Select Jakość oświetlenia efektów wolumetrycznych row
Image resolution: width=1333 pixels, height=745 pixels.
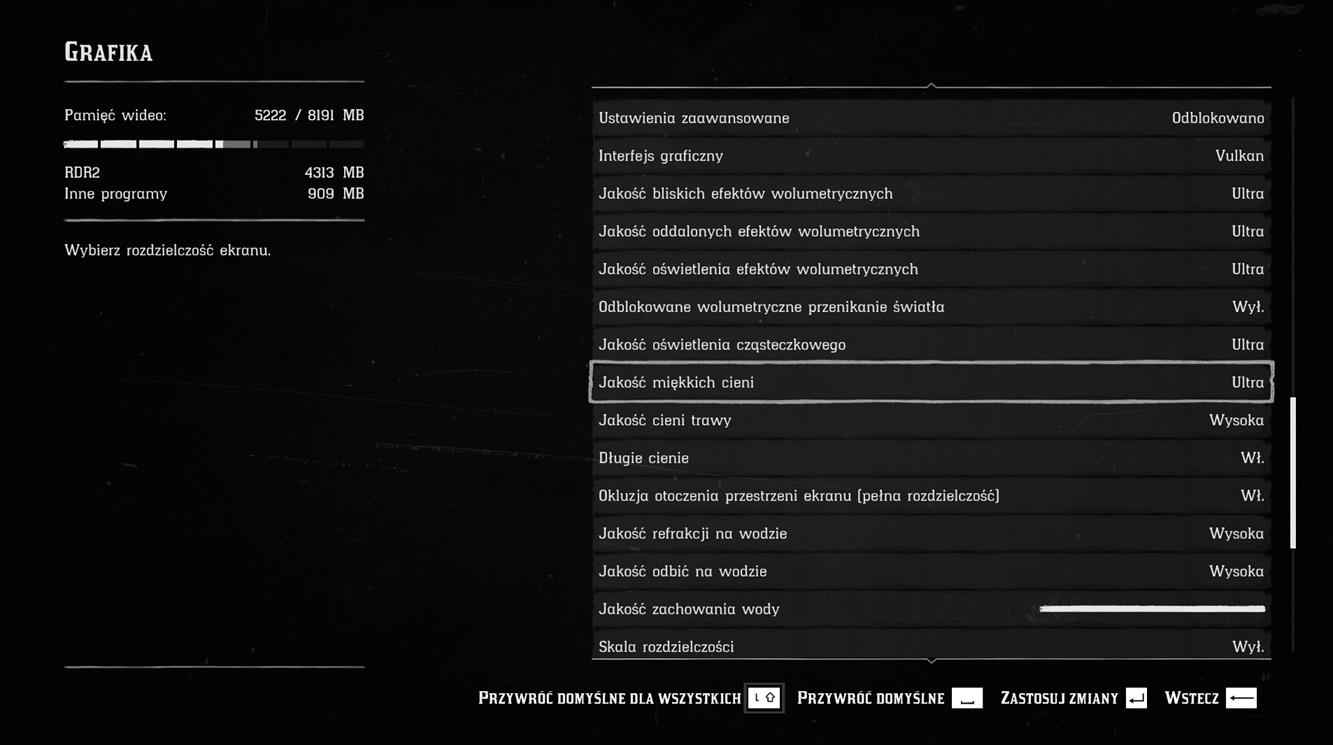[931, 270]
